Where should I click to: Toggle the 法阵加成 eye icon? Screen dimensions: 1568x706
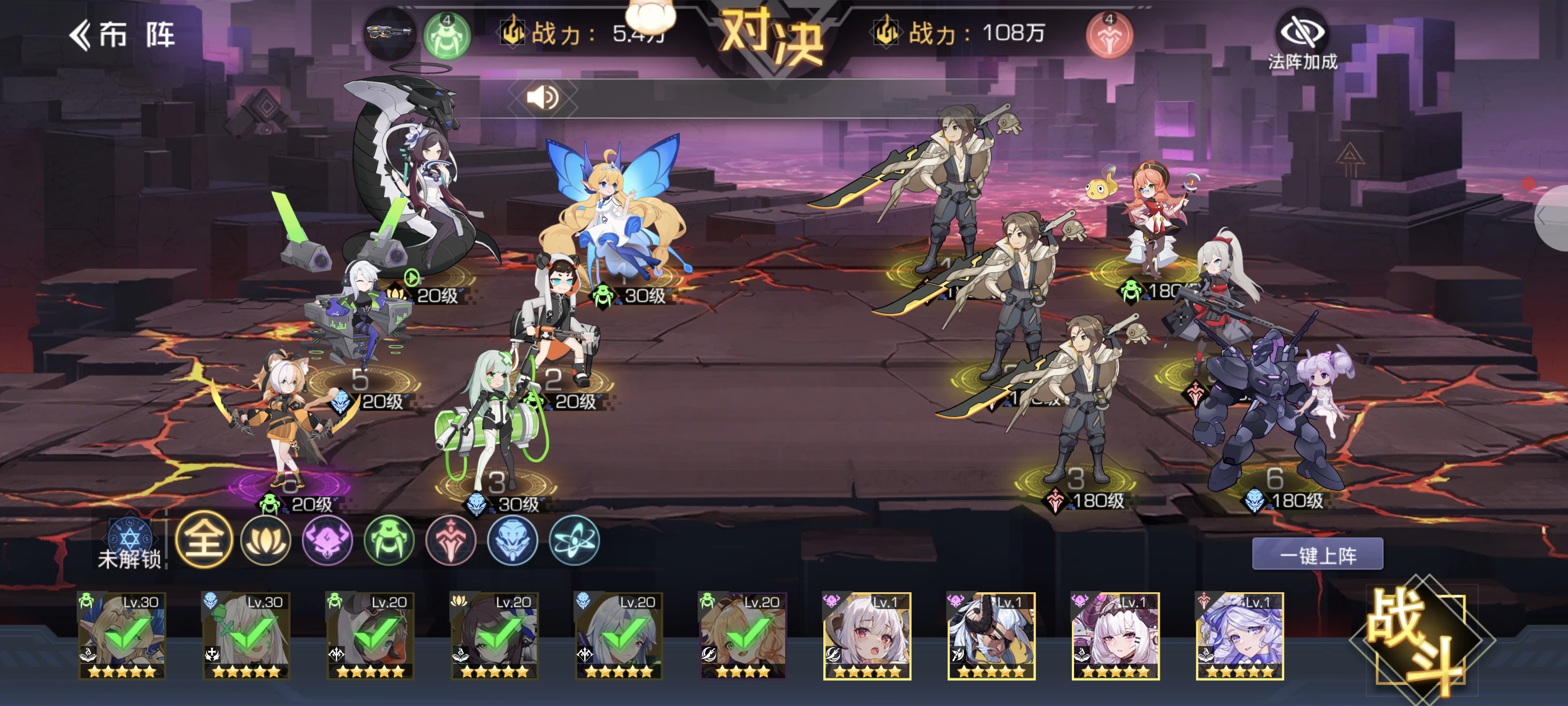[1302, 32]
